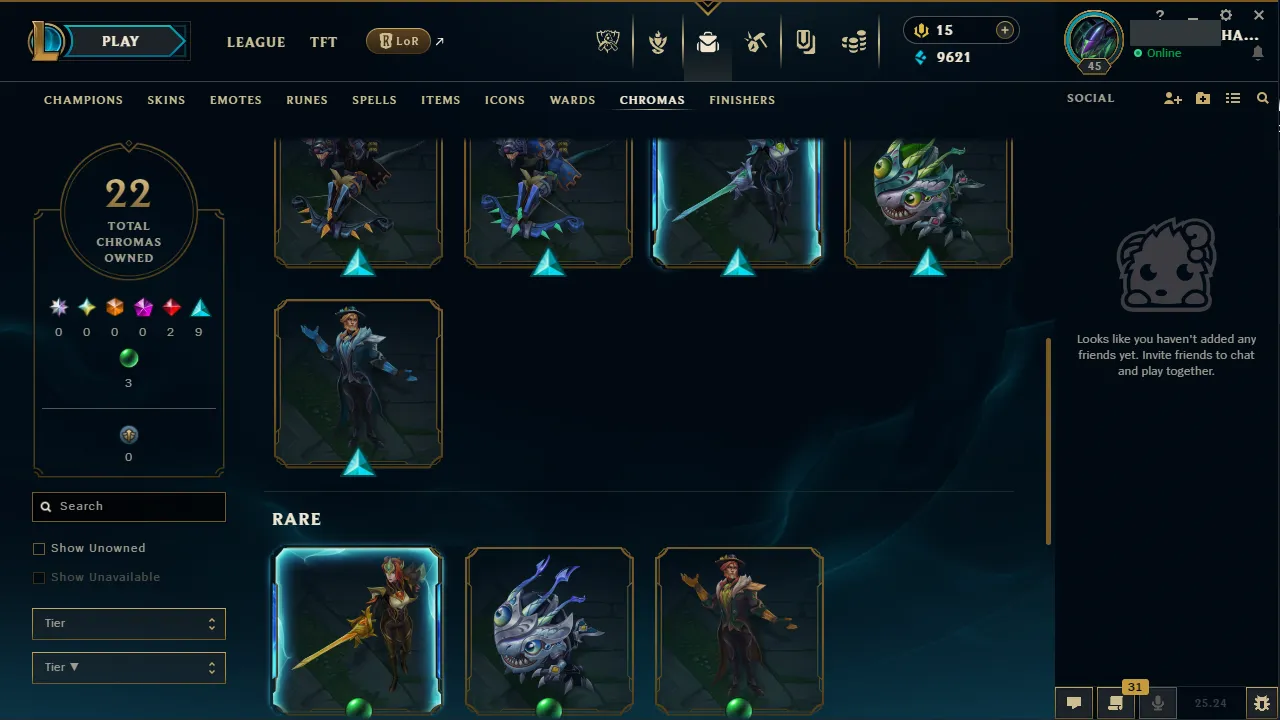Screen dimensions: 1280x720
Task: Open Your Shop icon next to the store
Action: pyautogui.click(x=806, y=41)
